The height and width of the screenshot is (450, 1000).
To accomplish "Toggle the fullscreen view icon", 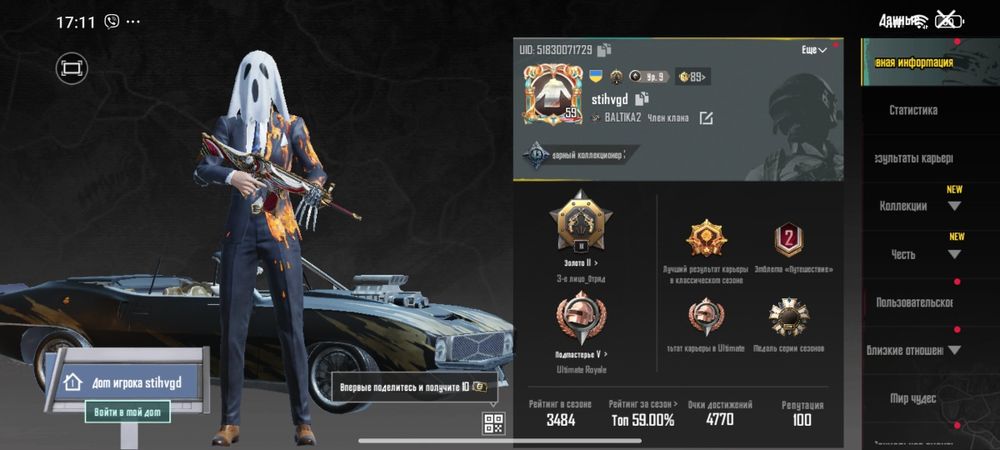I will pos(72,68).
